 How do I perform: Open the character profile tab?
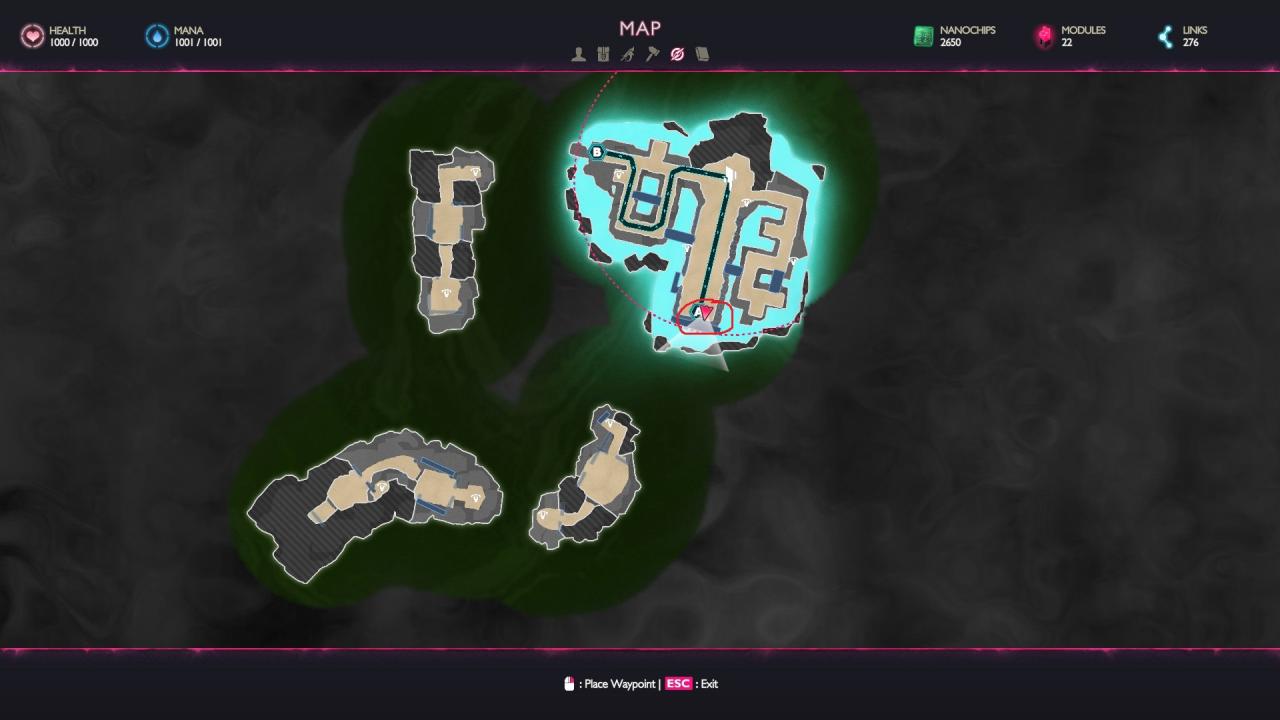pos(578,55)
